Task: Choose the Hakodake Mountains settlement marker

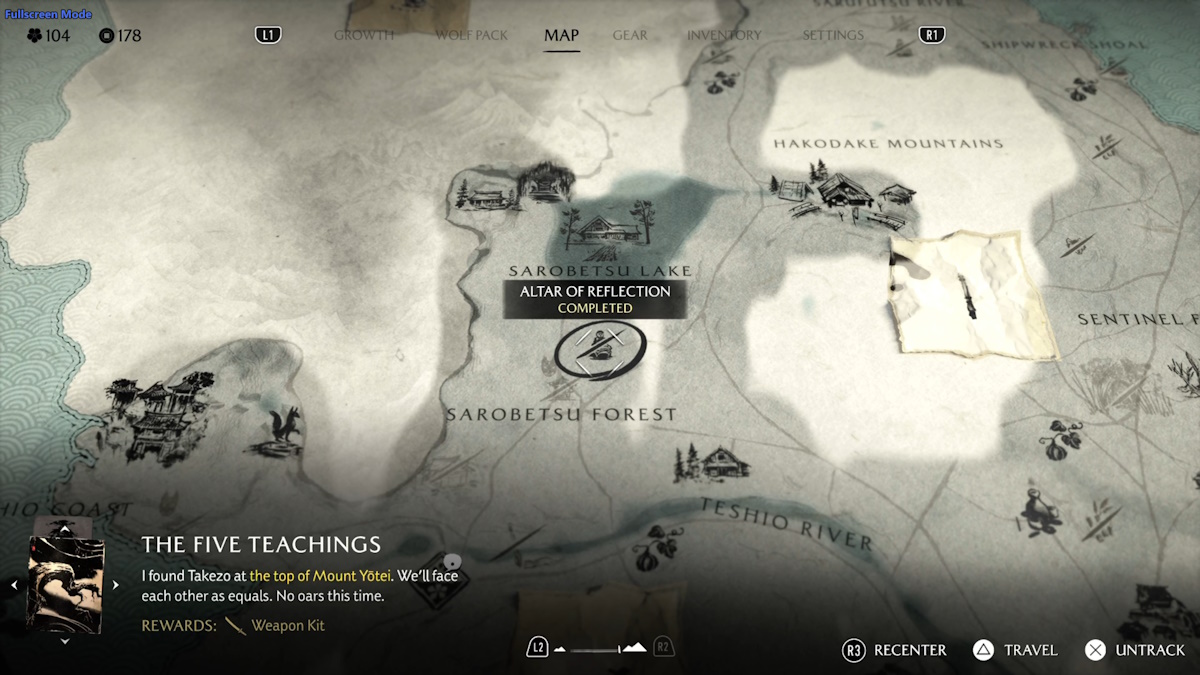Action: [x=843, y=194]
